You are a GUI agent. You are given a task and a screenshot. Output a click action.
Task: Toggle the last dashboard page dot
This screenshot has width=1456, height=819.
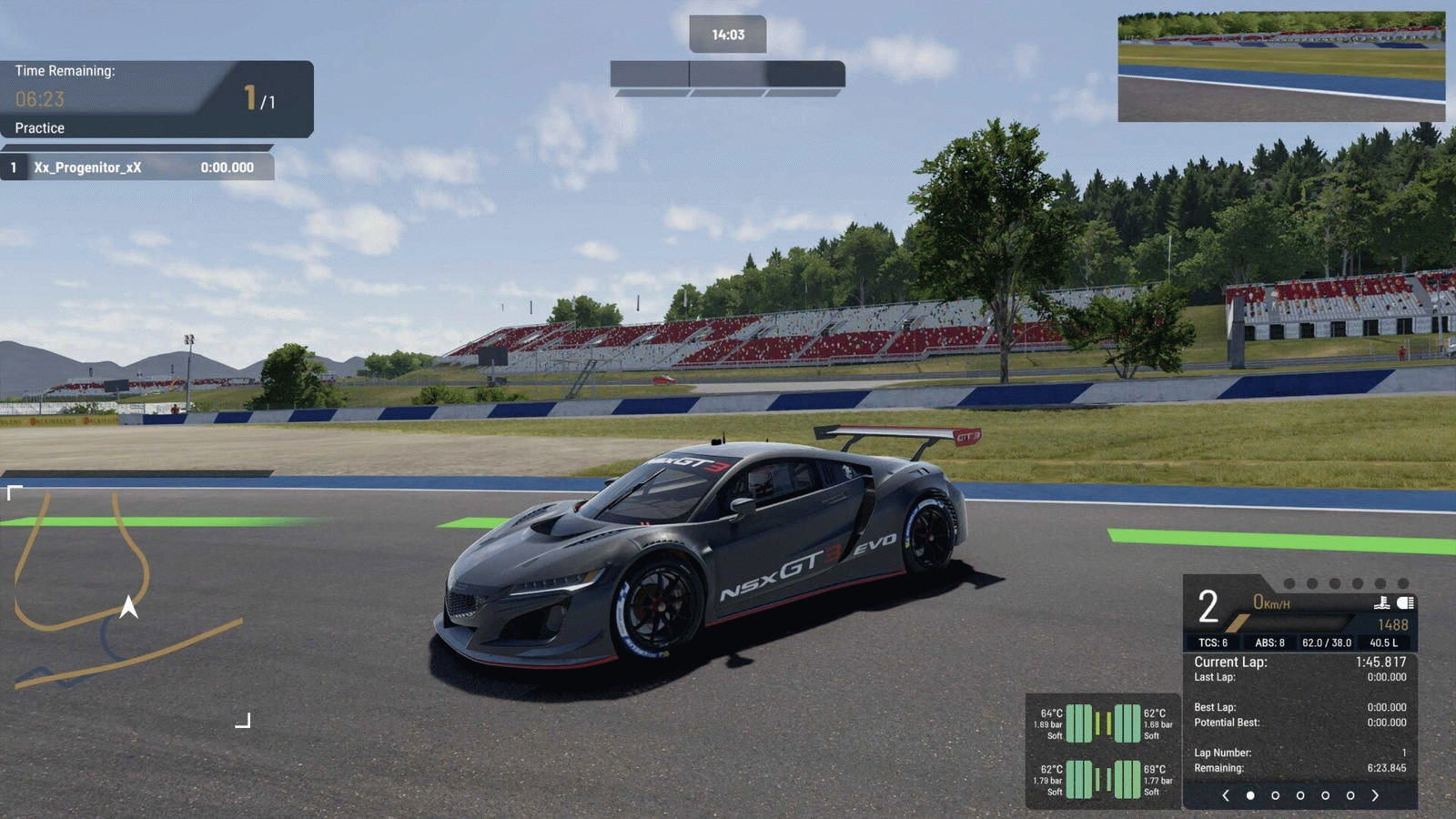point(1351,794)
